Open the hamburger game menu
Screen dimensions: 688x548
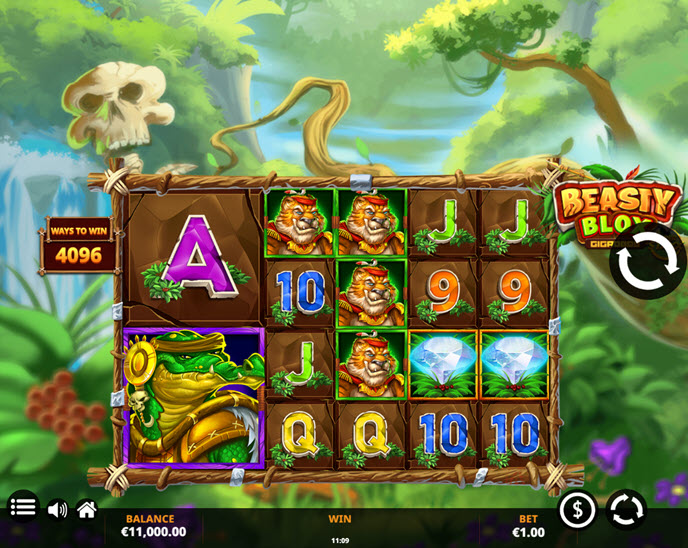(x=23, y=508)
